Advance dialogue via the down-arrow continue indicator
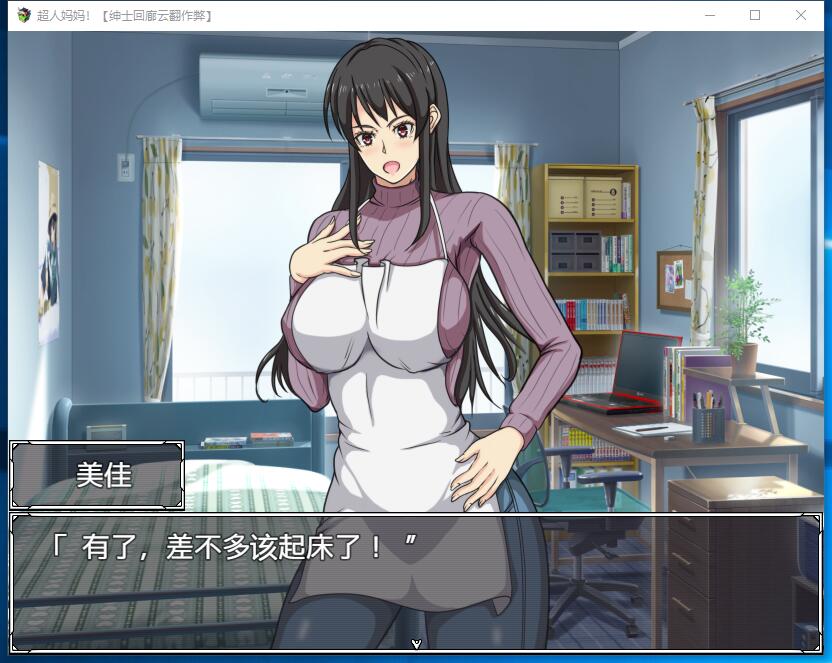This screenshot has width=832, height=663. coord(416,643)
